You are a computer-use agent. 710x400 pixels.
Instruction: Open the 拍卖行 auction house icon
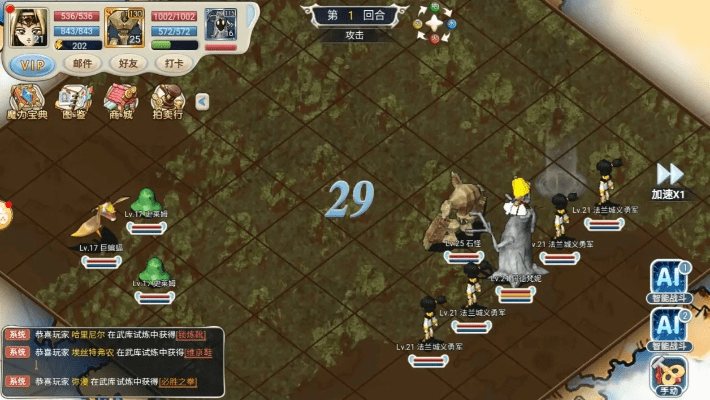167,102
